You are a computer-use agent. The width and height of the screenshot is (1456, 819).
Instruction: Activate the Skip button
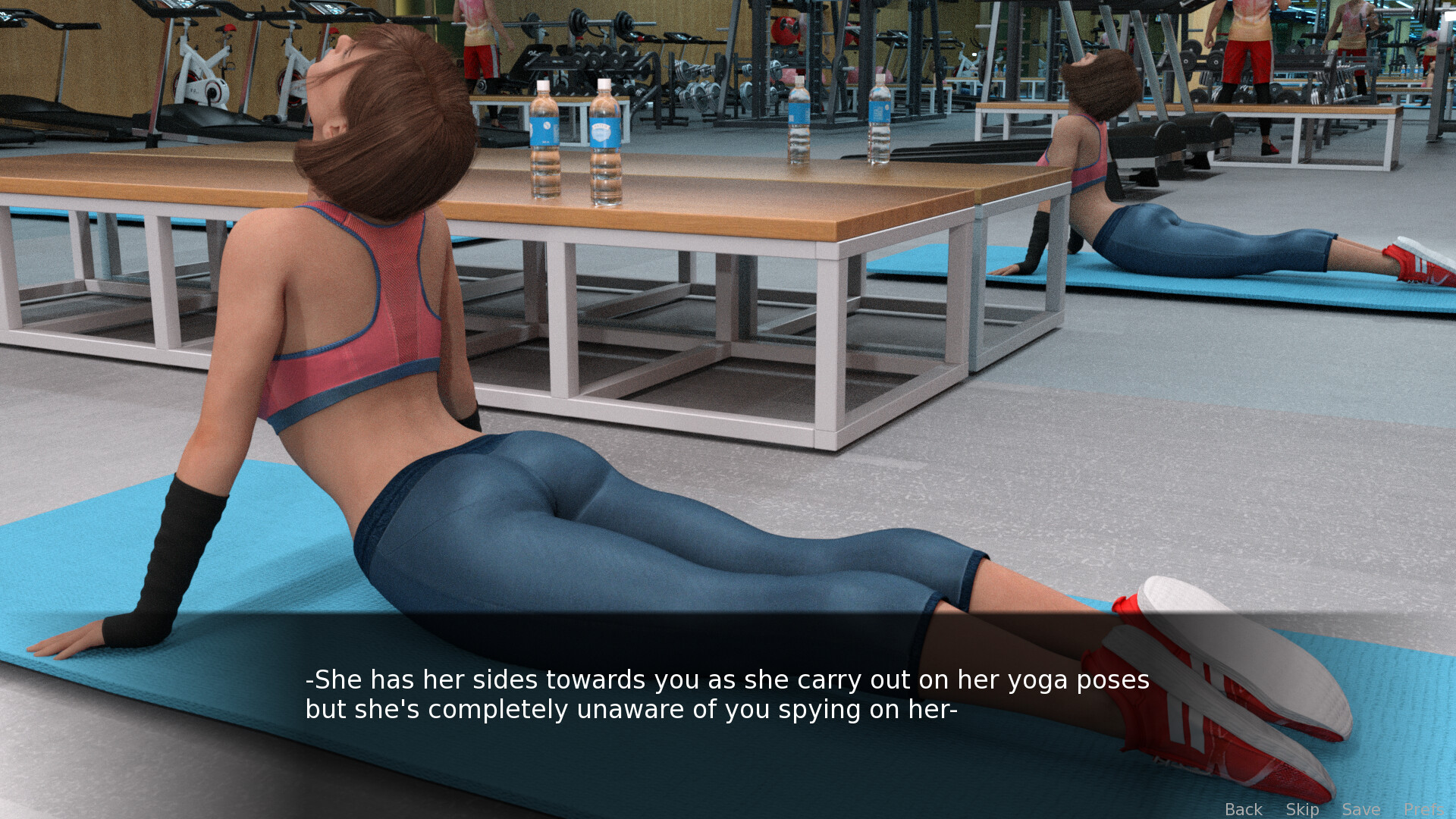click(x=1302, y=809)
